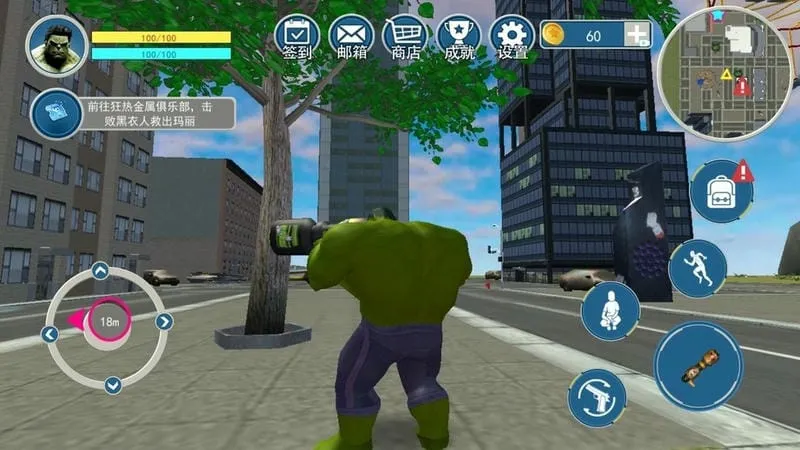Image resolution: width=800 pixels, height=450 pixels.
Task: Tap the joystick left arrow
Action: (50, 333)
